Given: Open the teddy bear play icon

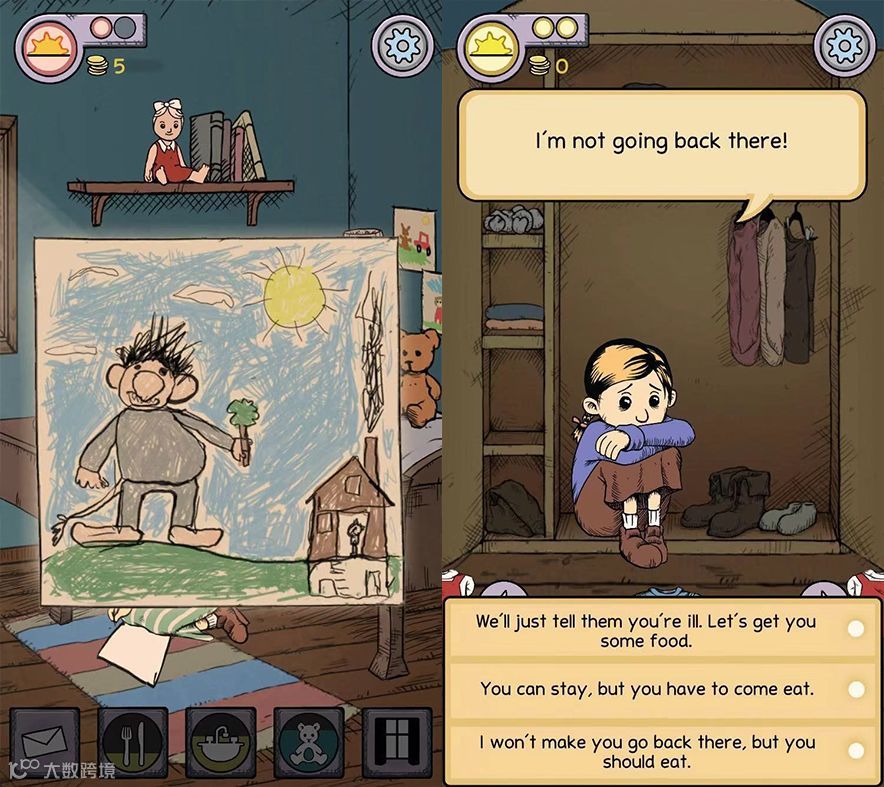Looking at the screenshot, I should pos(309,744).
